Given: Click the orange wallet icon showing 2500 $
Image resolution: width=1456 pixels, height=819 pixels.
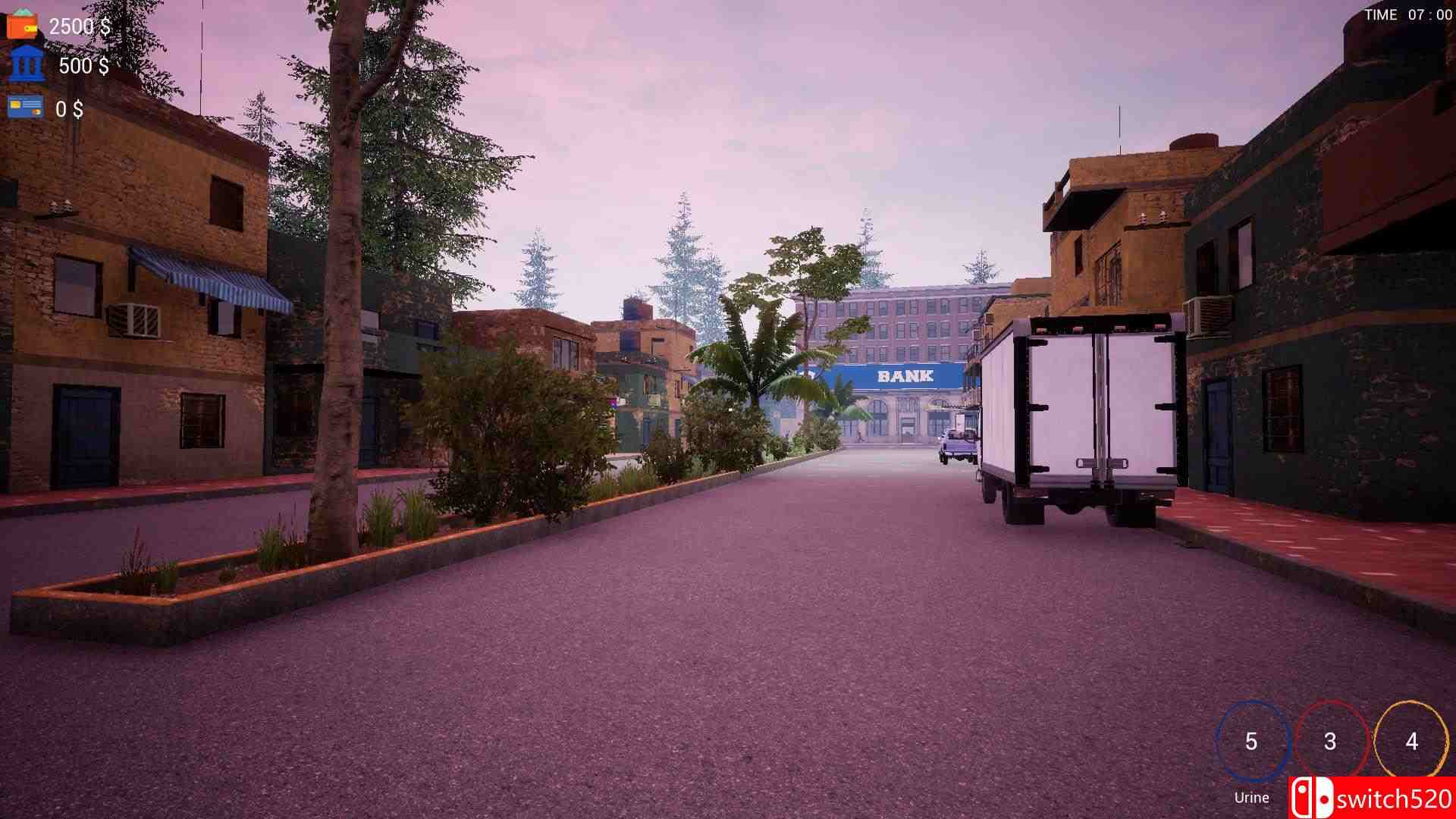Looking at the screenshot, I should click(x=23, y=23).
